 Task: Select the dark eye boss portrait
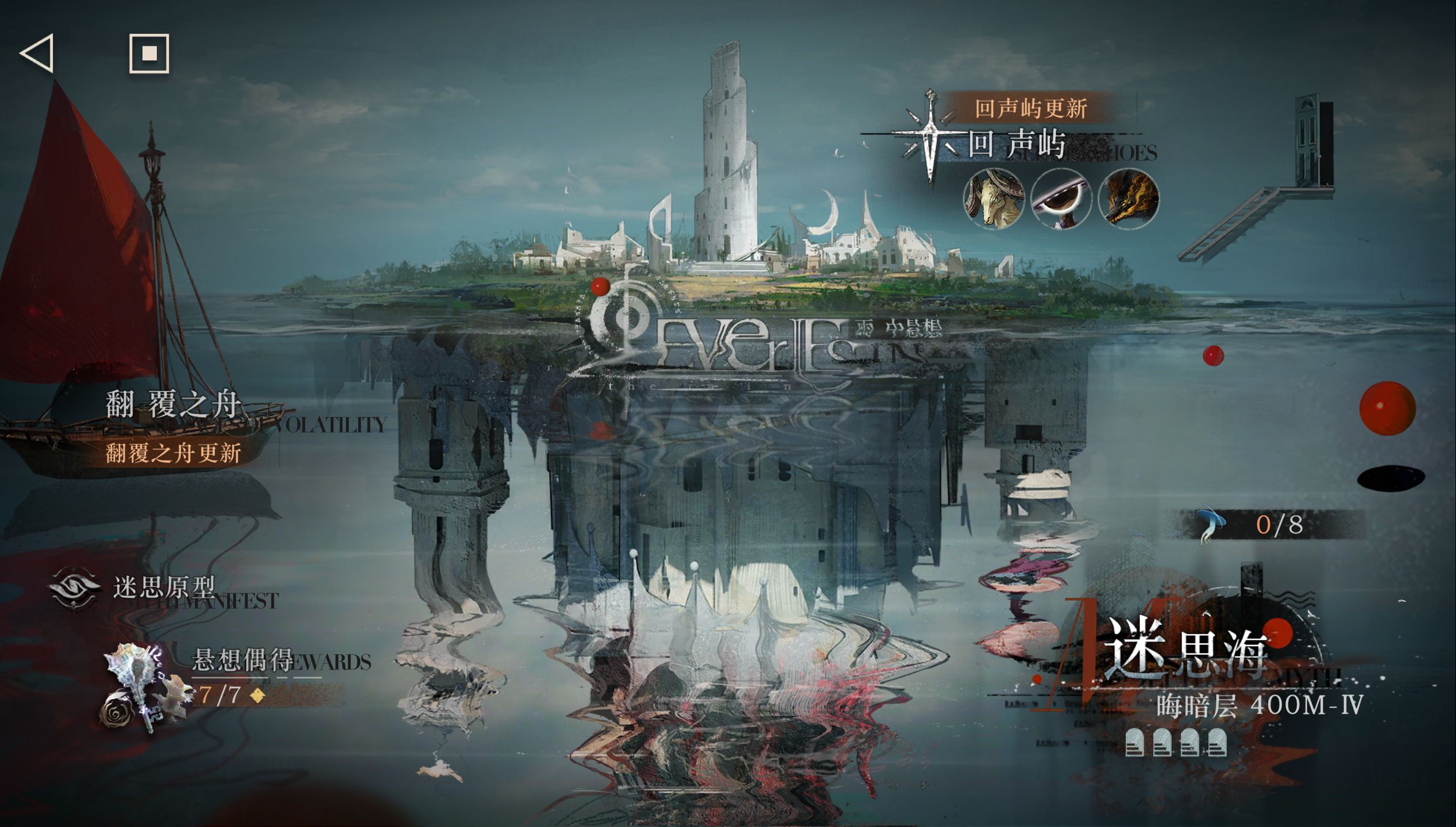tap(1061, 199)
